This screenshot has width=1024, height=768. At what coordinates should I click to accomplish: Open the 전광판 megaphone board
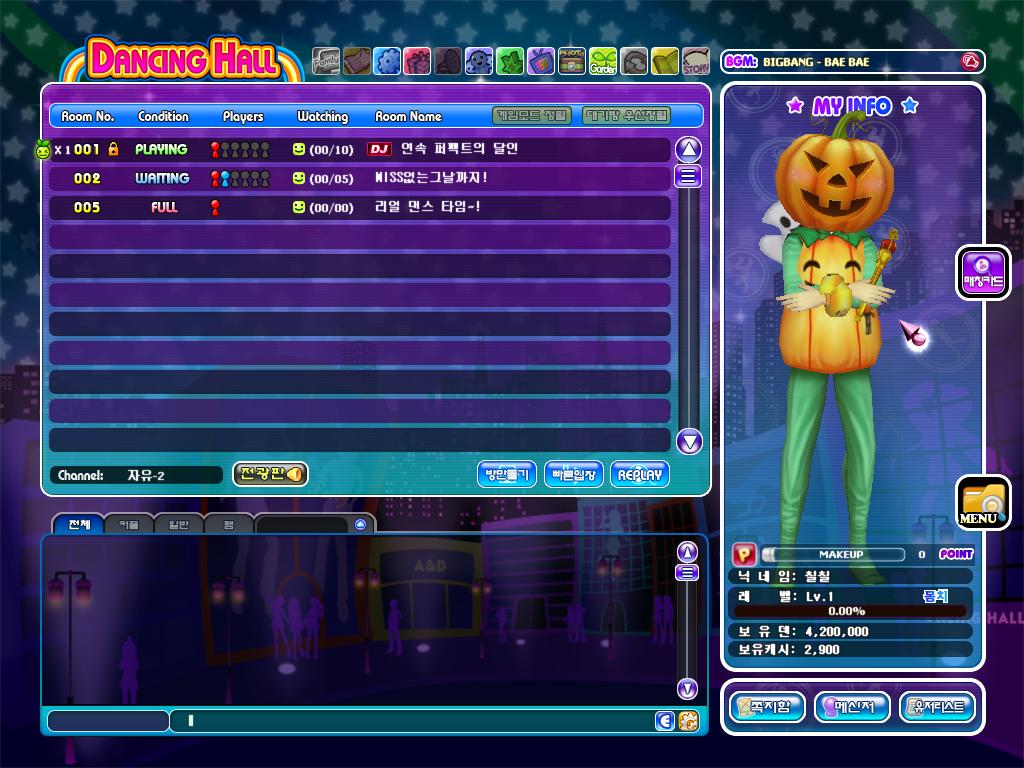[270, 474]
